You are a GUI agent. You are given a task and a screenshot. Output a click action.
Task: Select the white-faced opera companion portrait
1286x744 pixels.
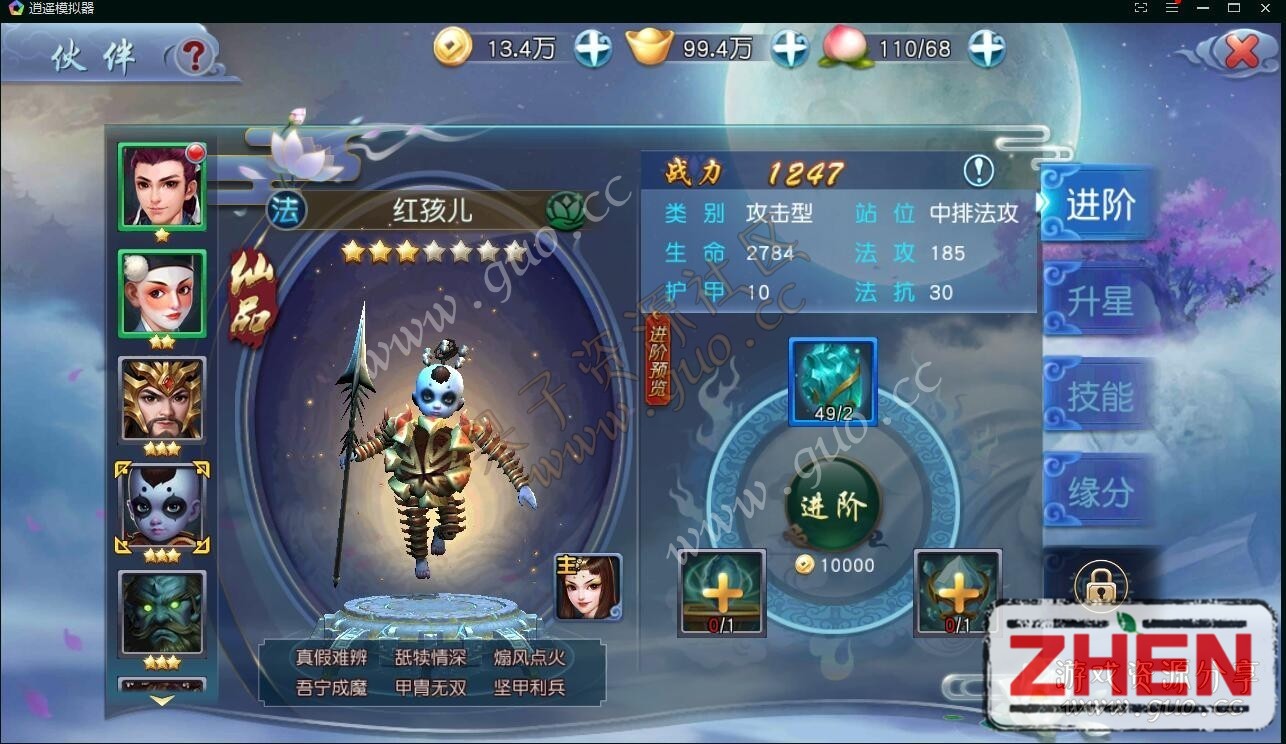coord(162,293)
